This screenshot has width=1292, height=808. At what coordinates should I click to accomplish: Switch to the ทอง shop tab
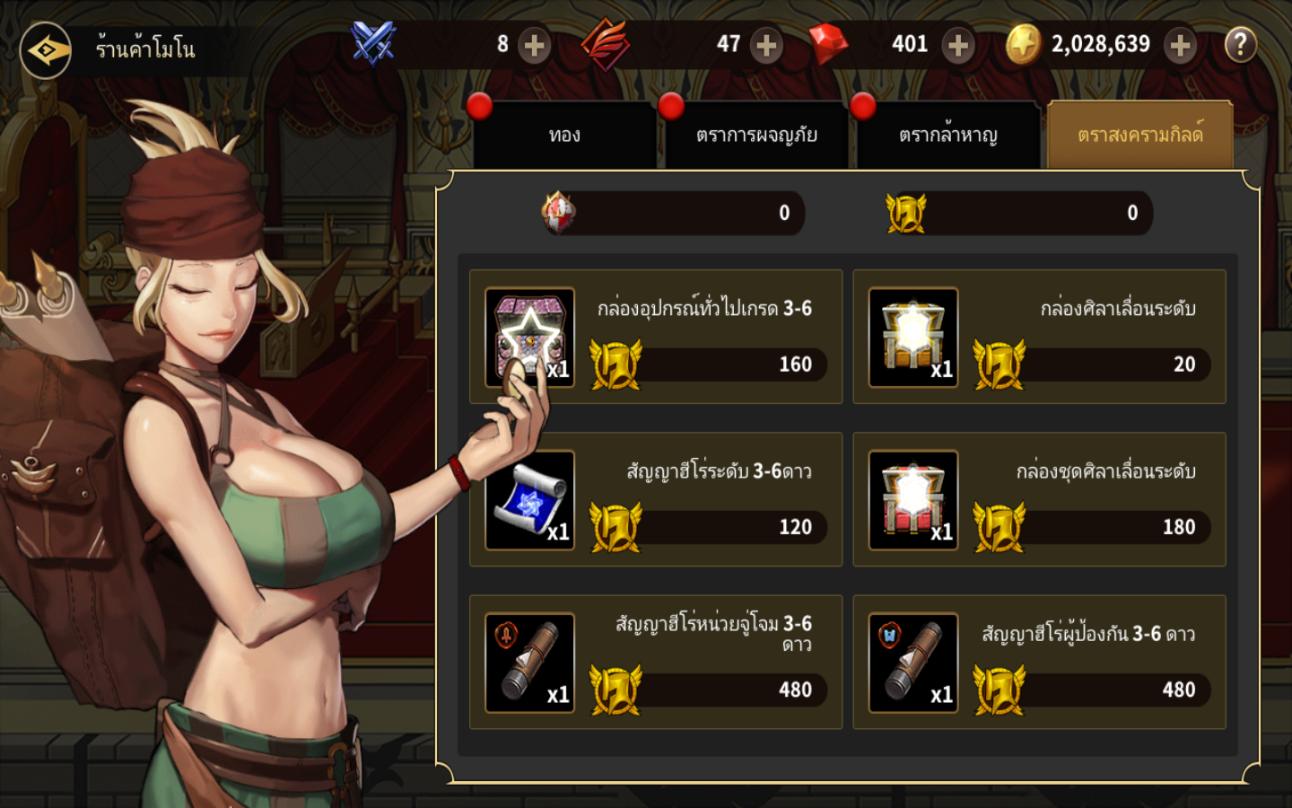(x=564, y=135)
